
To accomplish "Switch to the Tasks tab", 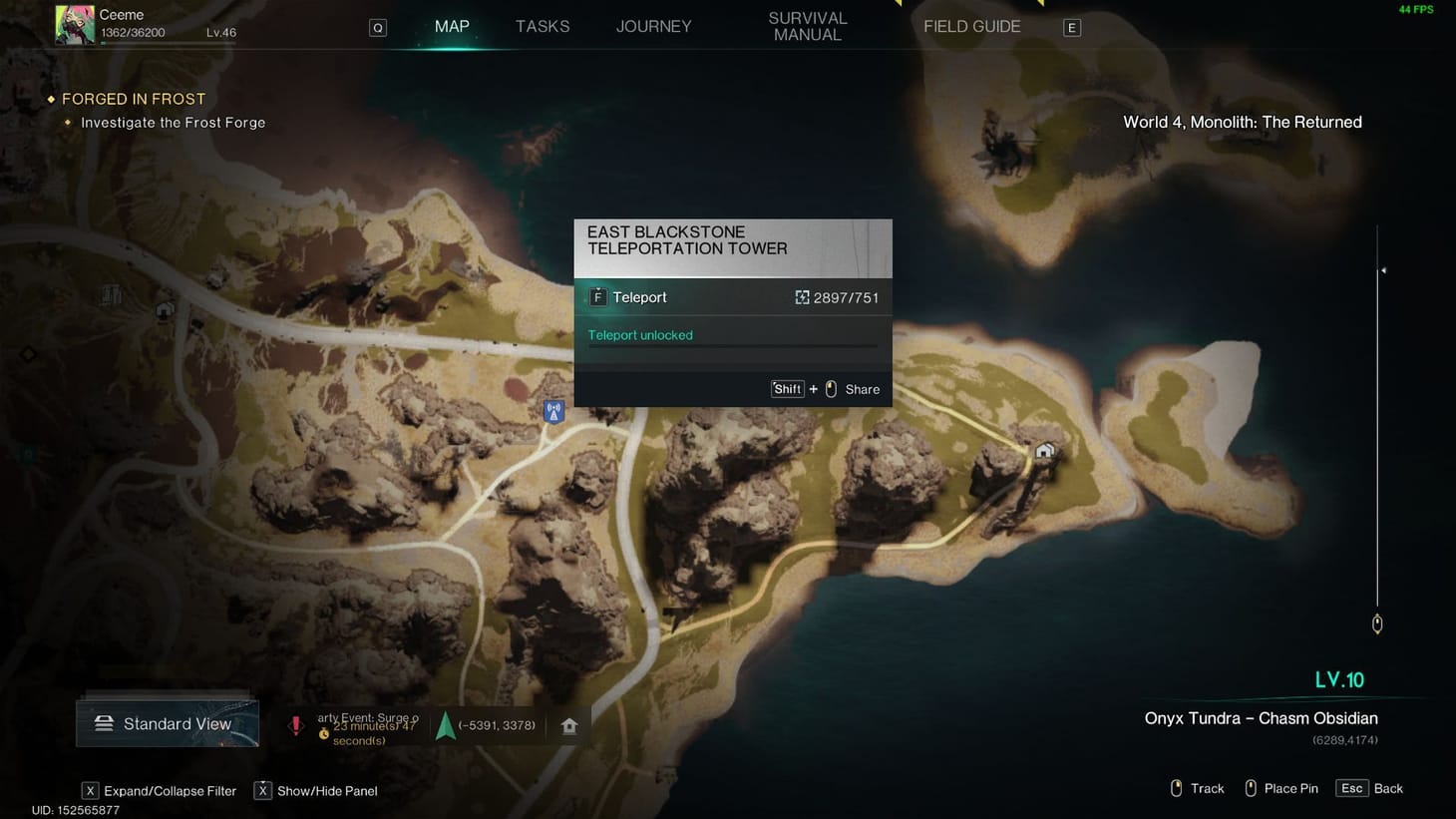I will [x=543, y=26].
